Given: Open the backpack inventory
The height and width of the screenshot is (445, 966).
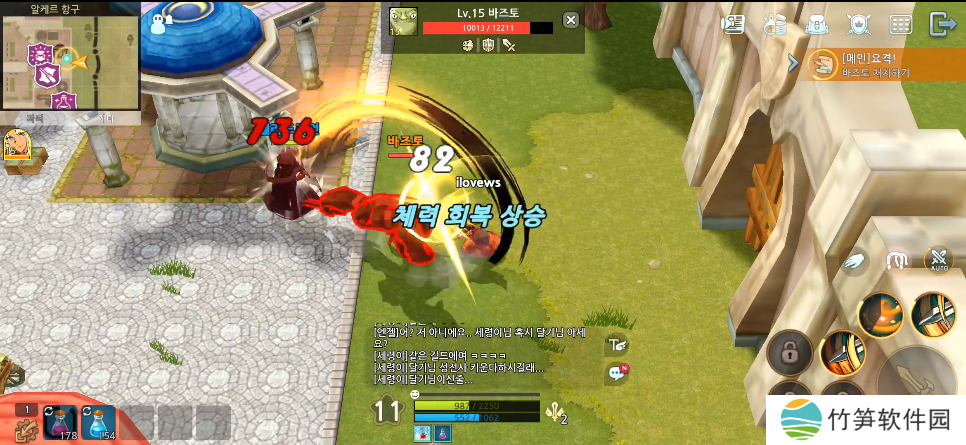Looking at the screenshot, I should pyautogui.click(x=817, y=24).
